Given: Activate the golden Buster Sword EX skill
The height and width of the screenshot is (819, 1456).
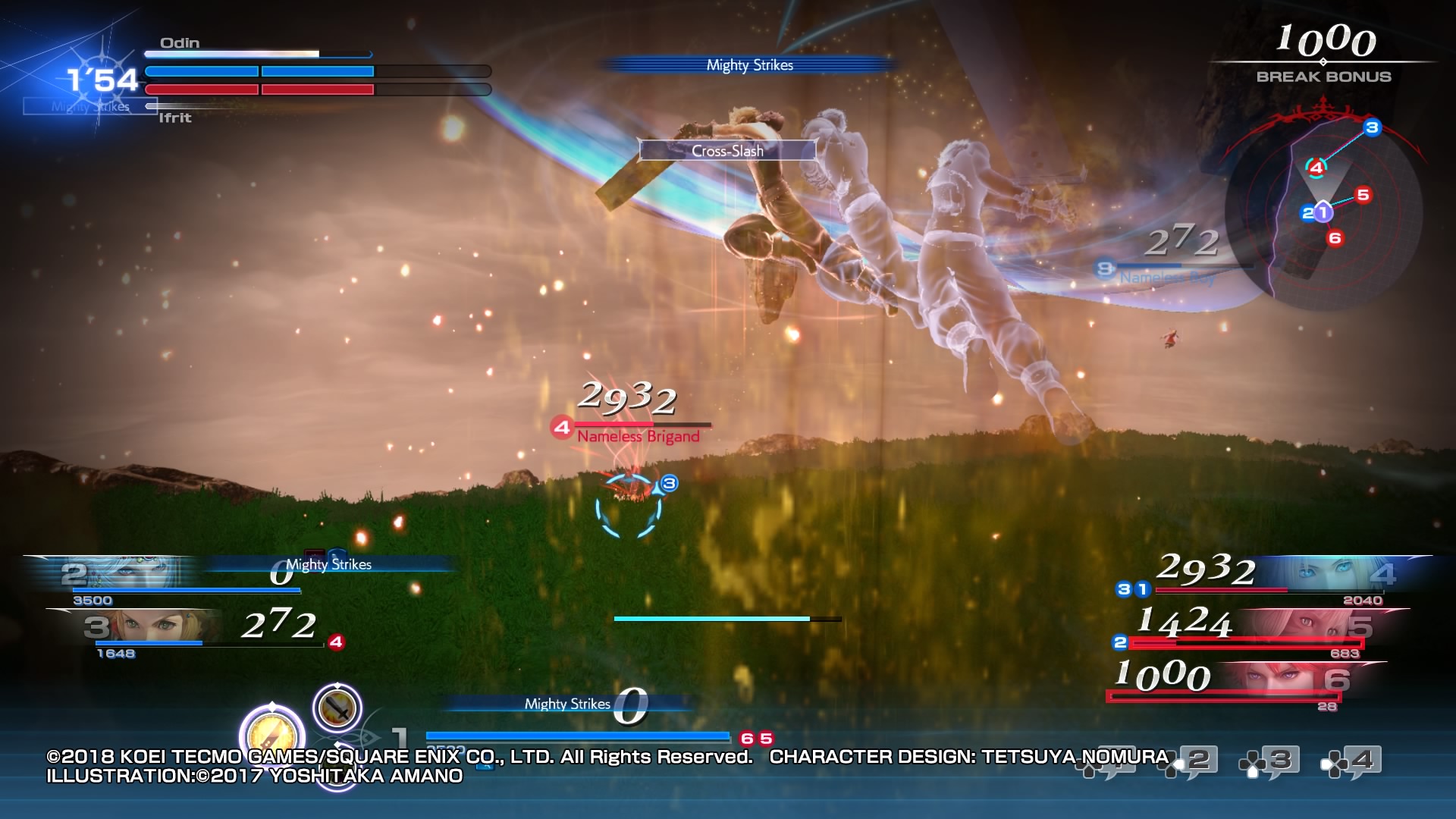Looking at the screenshot, I should pyautogui.click(x=271, y=734).
